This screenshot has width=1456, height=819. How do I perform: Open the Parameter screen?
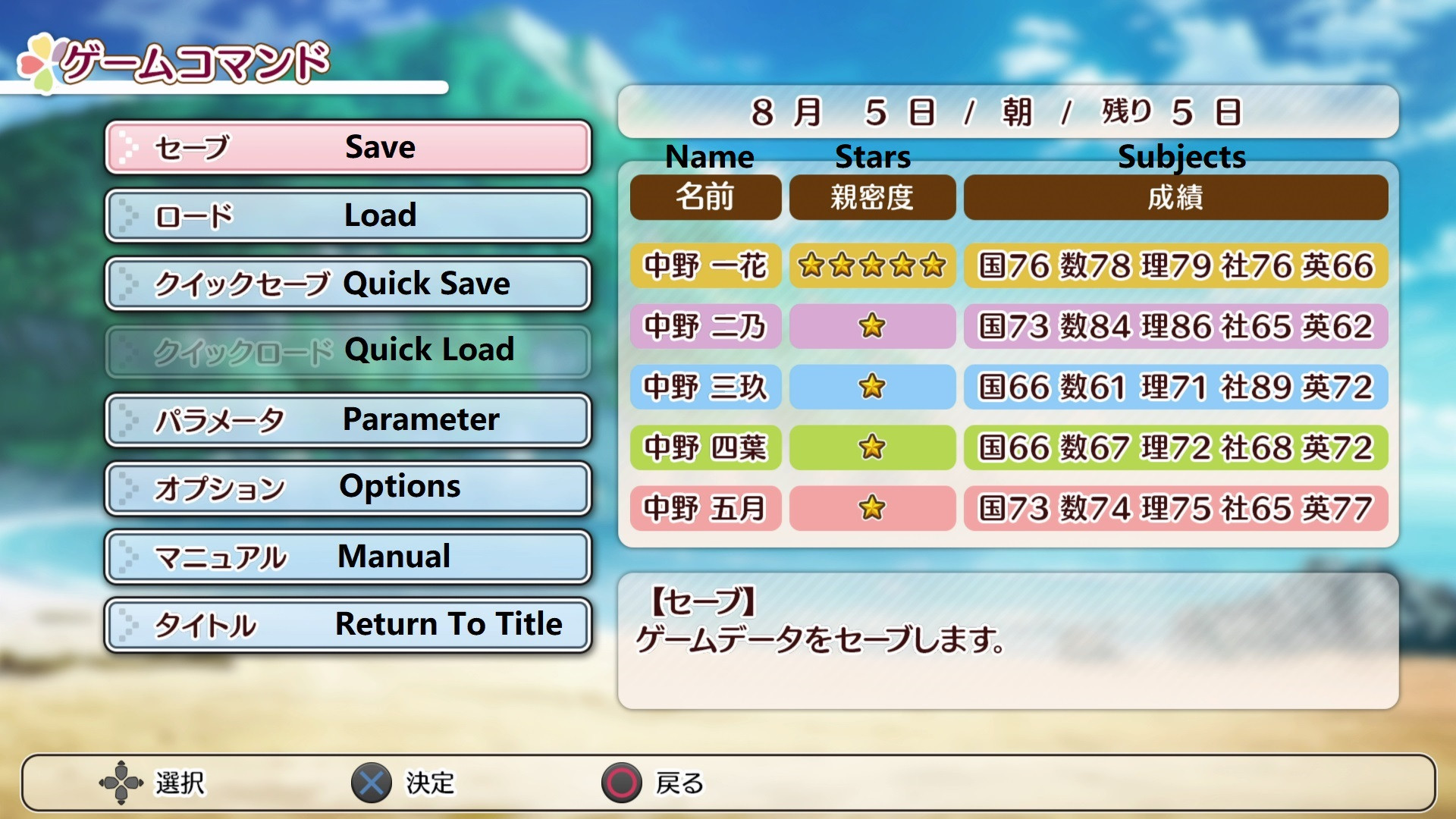[x=347, y=419]
